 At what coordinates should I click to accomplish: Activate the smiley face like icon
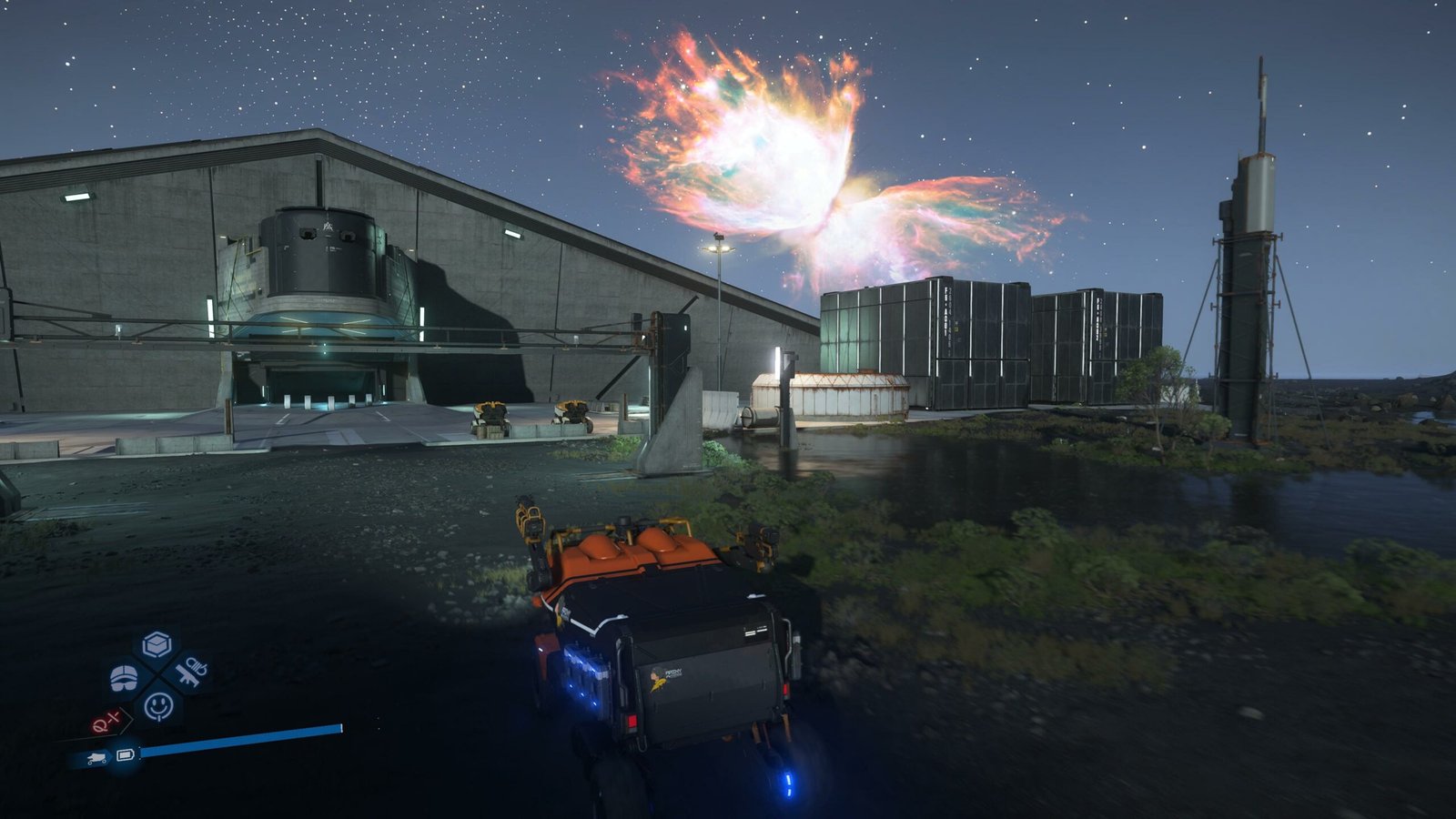[x=158, y=704]
